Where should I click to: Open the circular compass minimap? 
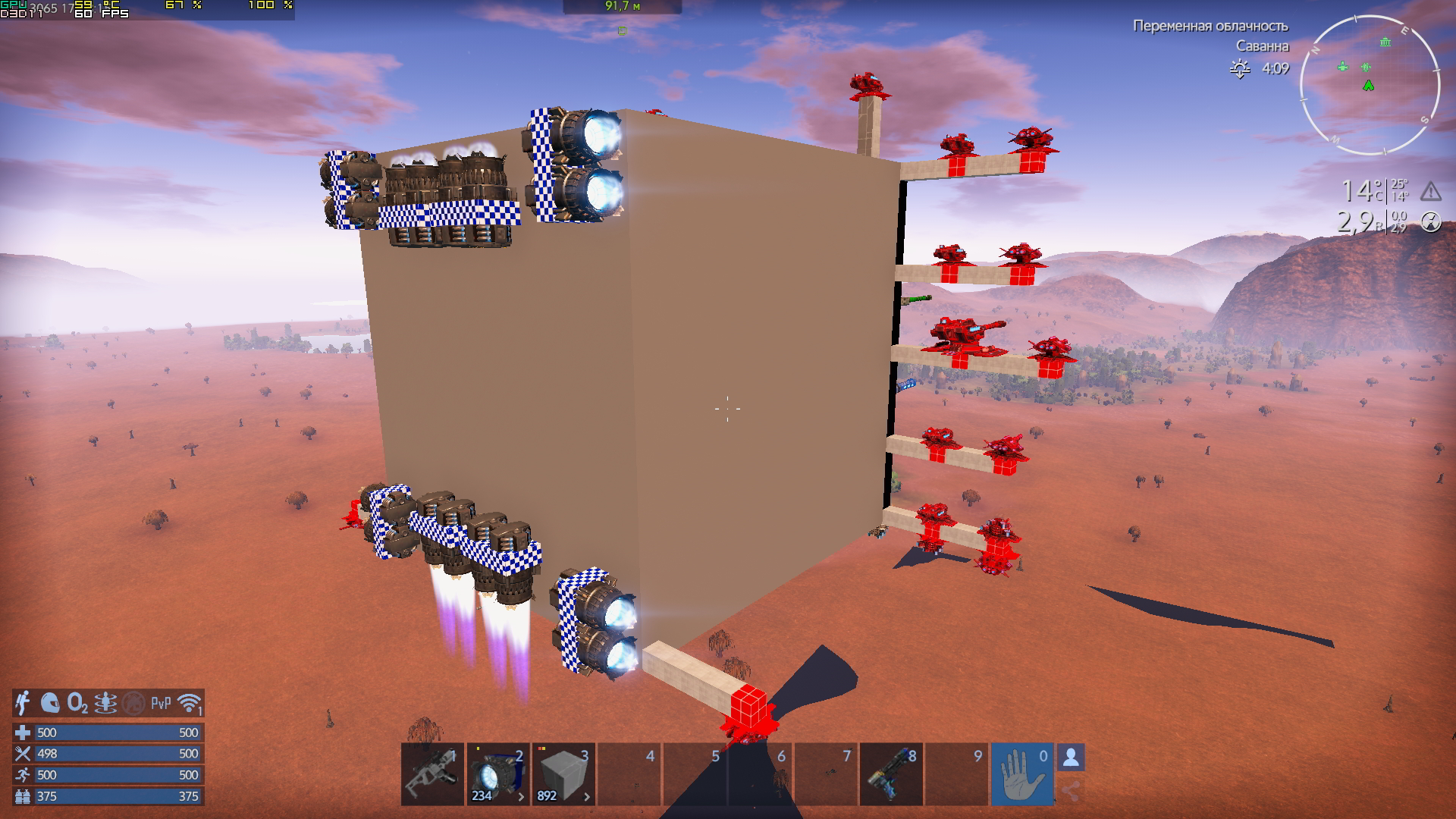(x=1370, y=85)
